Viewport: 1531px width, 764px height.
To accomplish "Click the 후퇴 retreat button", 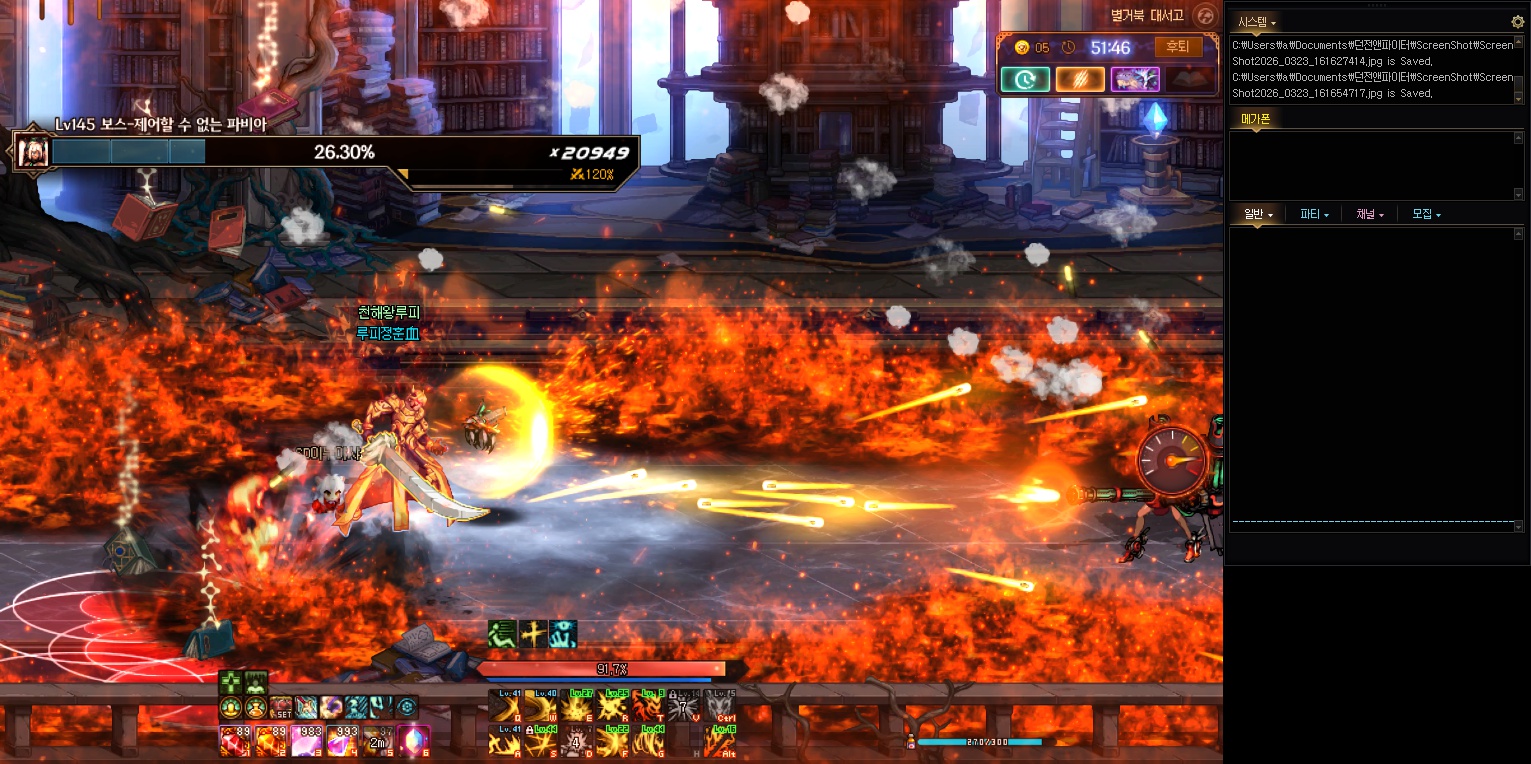I will click(1179, 47).
